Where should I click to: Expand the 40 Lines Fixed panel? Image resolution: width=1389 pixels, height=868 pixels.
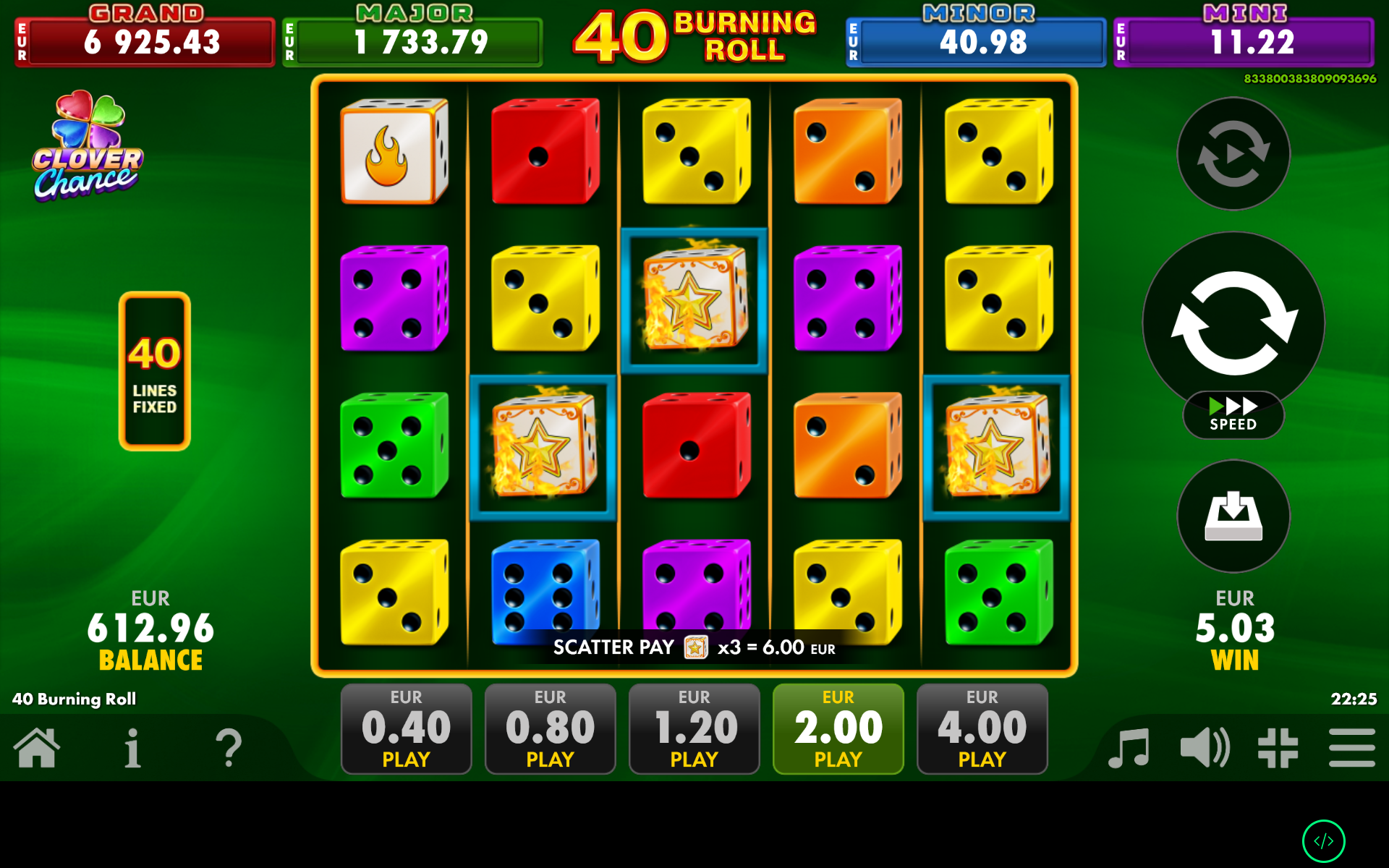[x=153, y=370]
